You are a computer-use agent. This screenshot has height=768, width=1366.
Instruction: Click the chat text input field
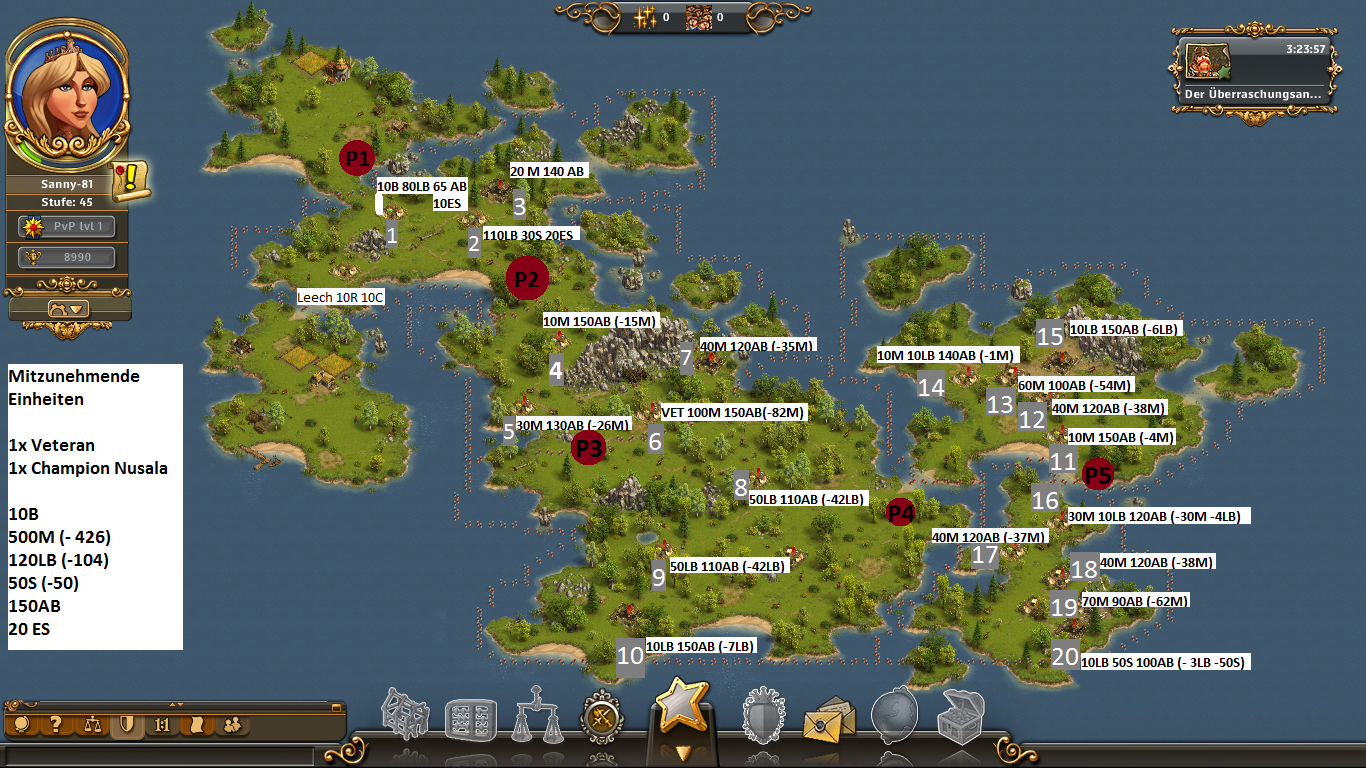click(x=160, y=756)
